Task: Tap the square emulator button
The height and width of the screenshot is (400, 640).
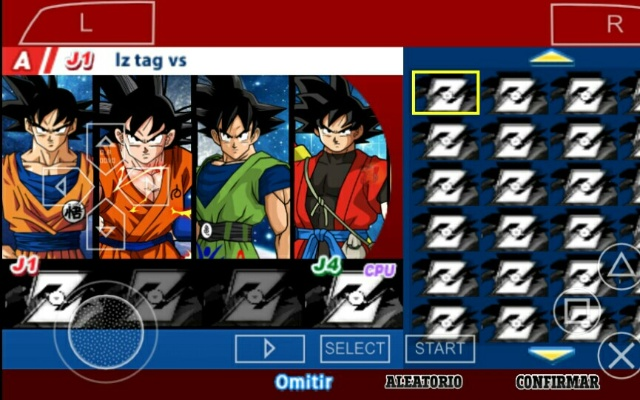Action: 577,312
